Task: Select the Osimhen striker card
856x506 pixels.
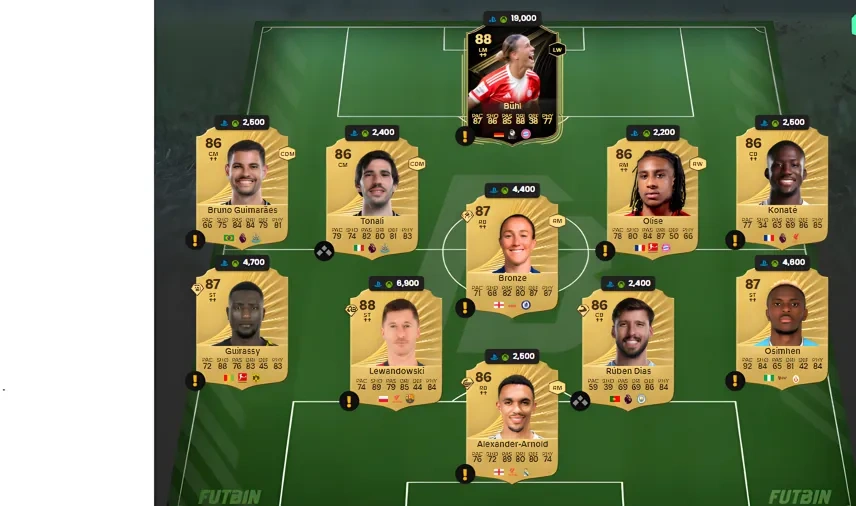Action: [x=782, y=326]
